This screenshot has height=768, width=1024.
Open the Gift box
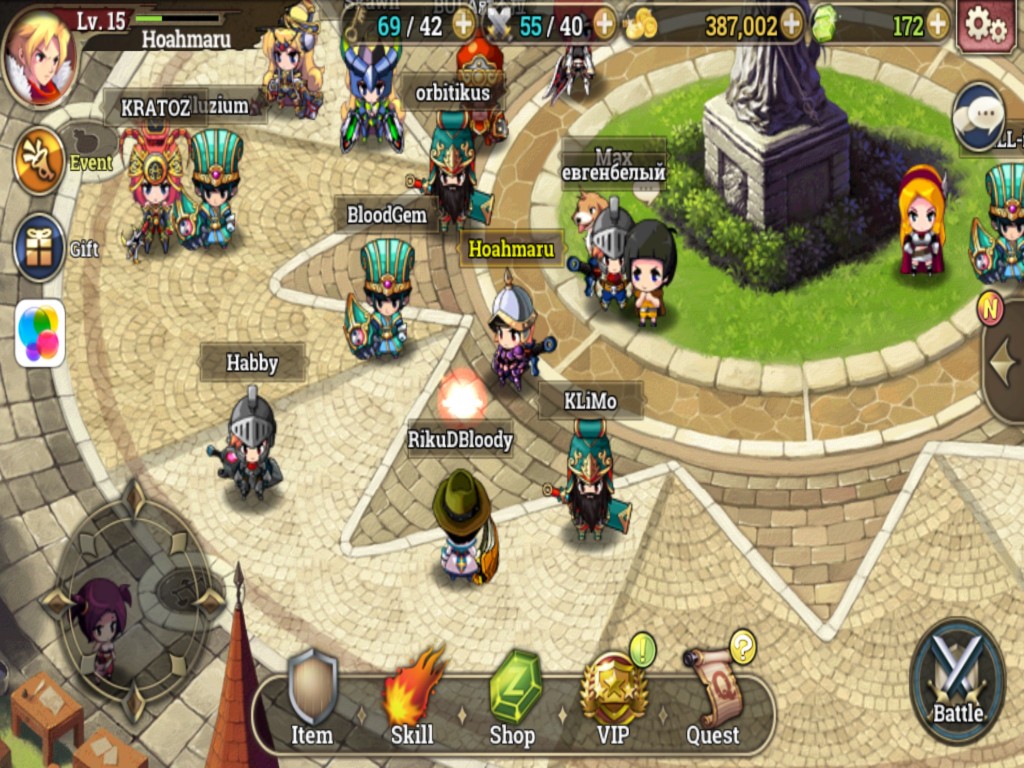tap(40, 247)
